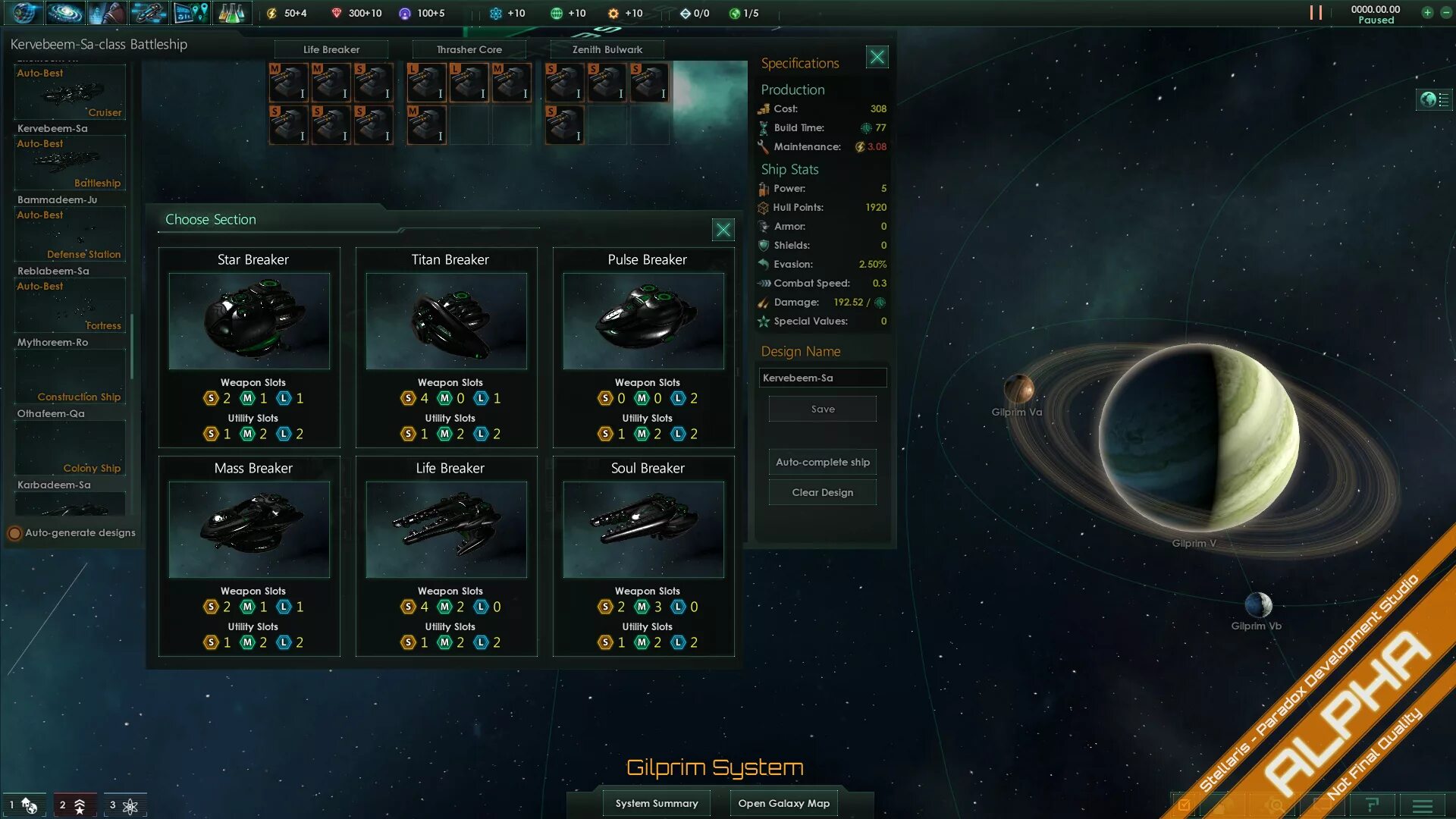The width and height of the screenshot is (1456, 819).
Task: Select the Zenith Bulwark section tab
Action: 607,49
